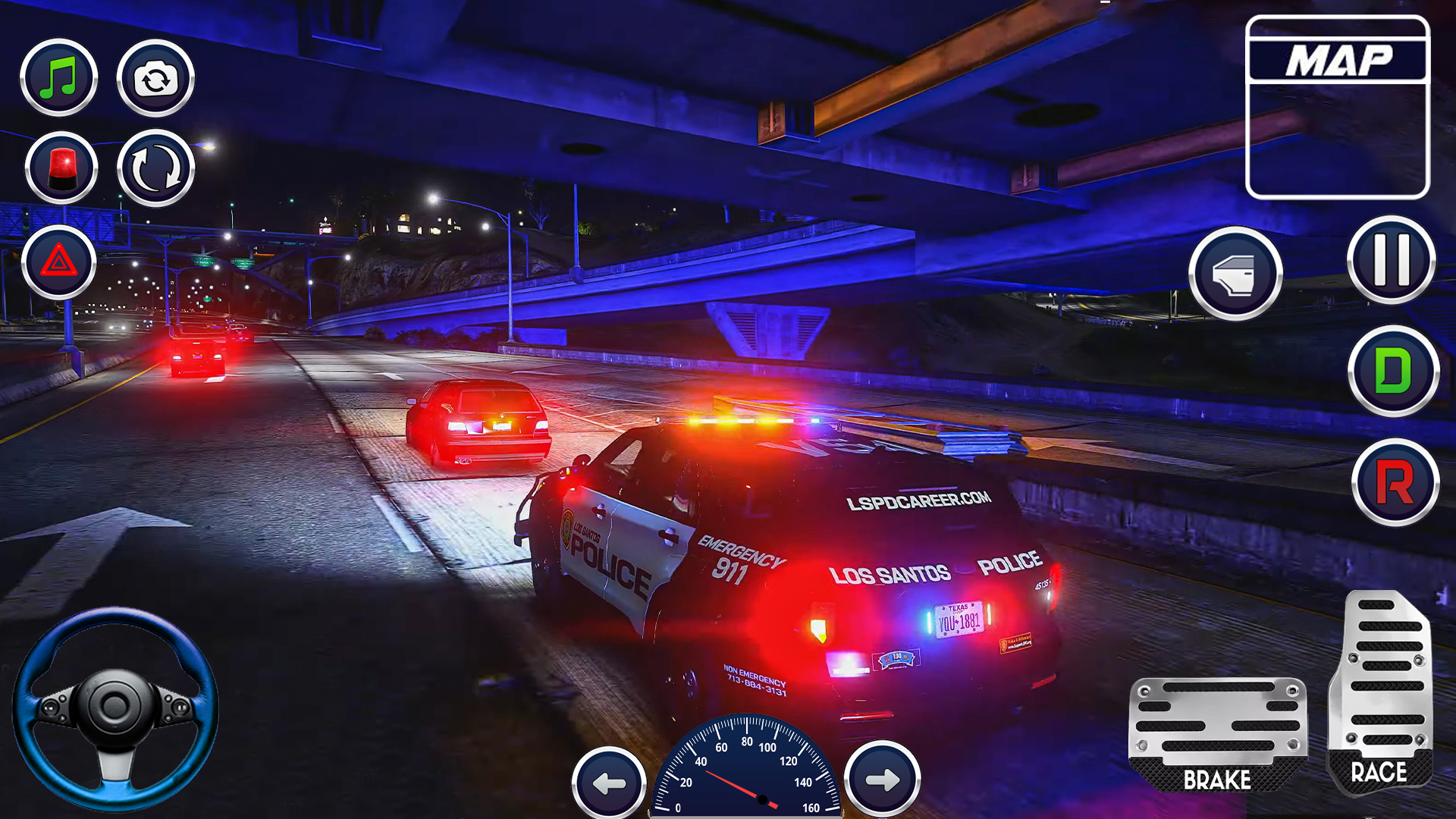The image size is (1456, 819).
Task: Switch the camera view button
Action: click(x=155, y=78)
